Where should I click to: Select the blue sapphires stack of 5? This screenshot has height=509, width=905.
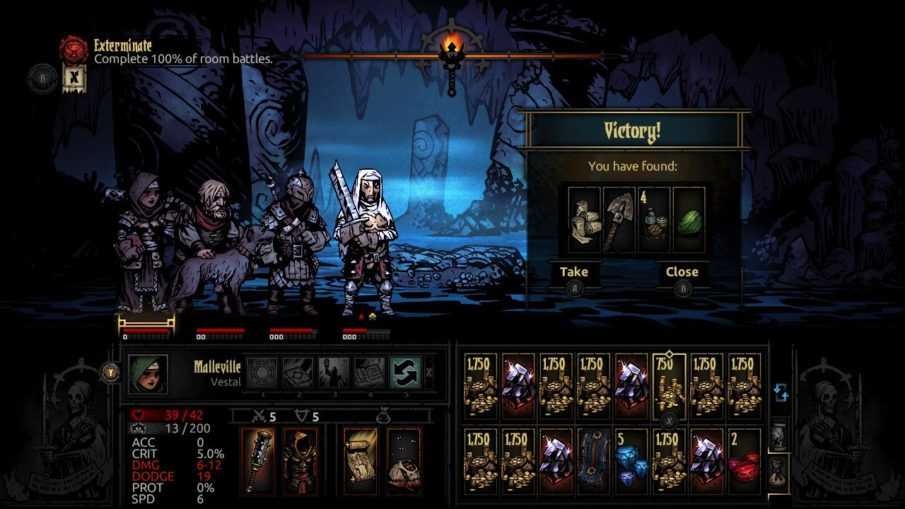[x=630, y=460]
